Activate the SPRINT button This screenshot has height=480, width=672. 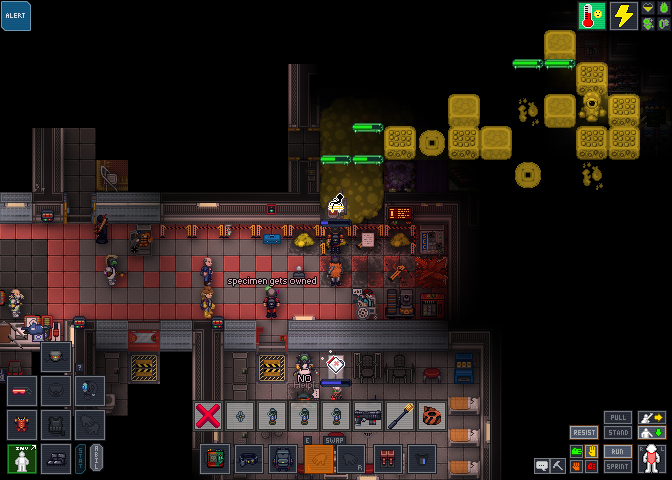[x=618, y=466]
